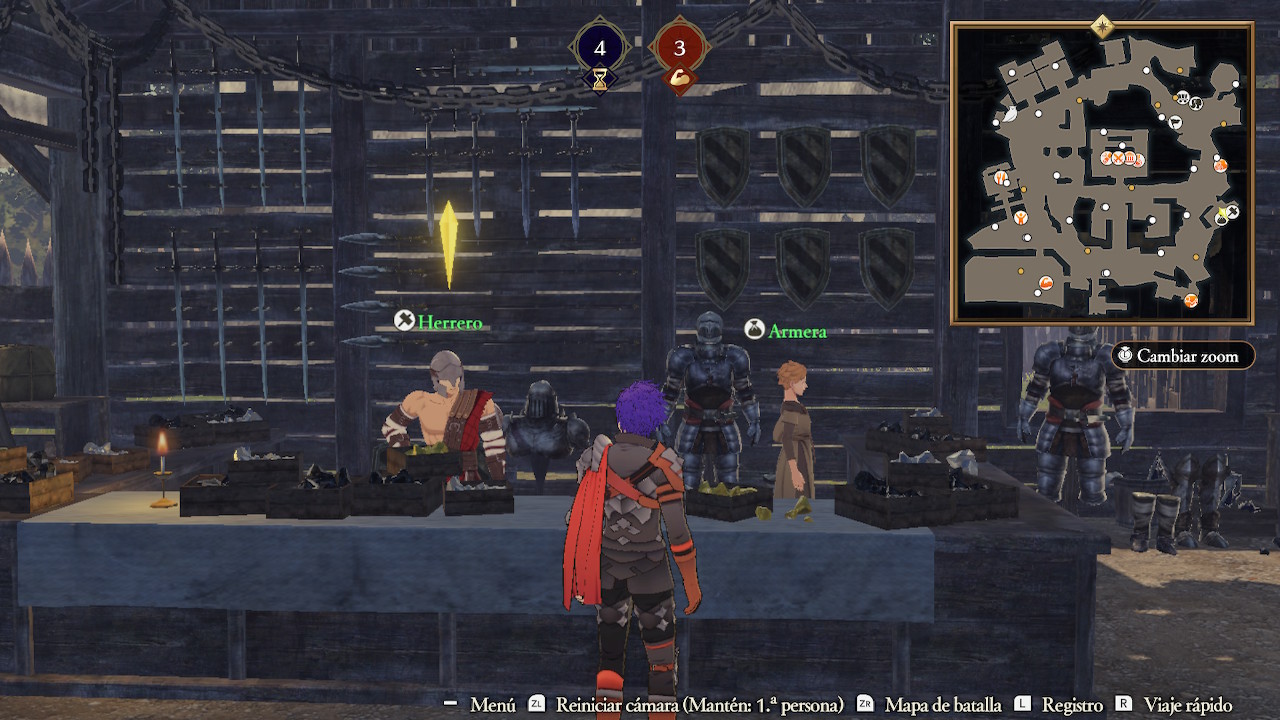Select the Armera armorer marker
The image size is (1280, 720).
[x=788, y=331]
